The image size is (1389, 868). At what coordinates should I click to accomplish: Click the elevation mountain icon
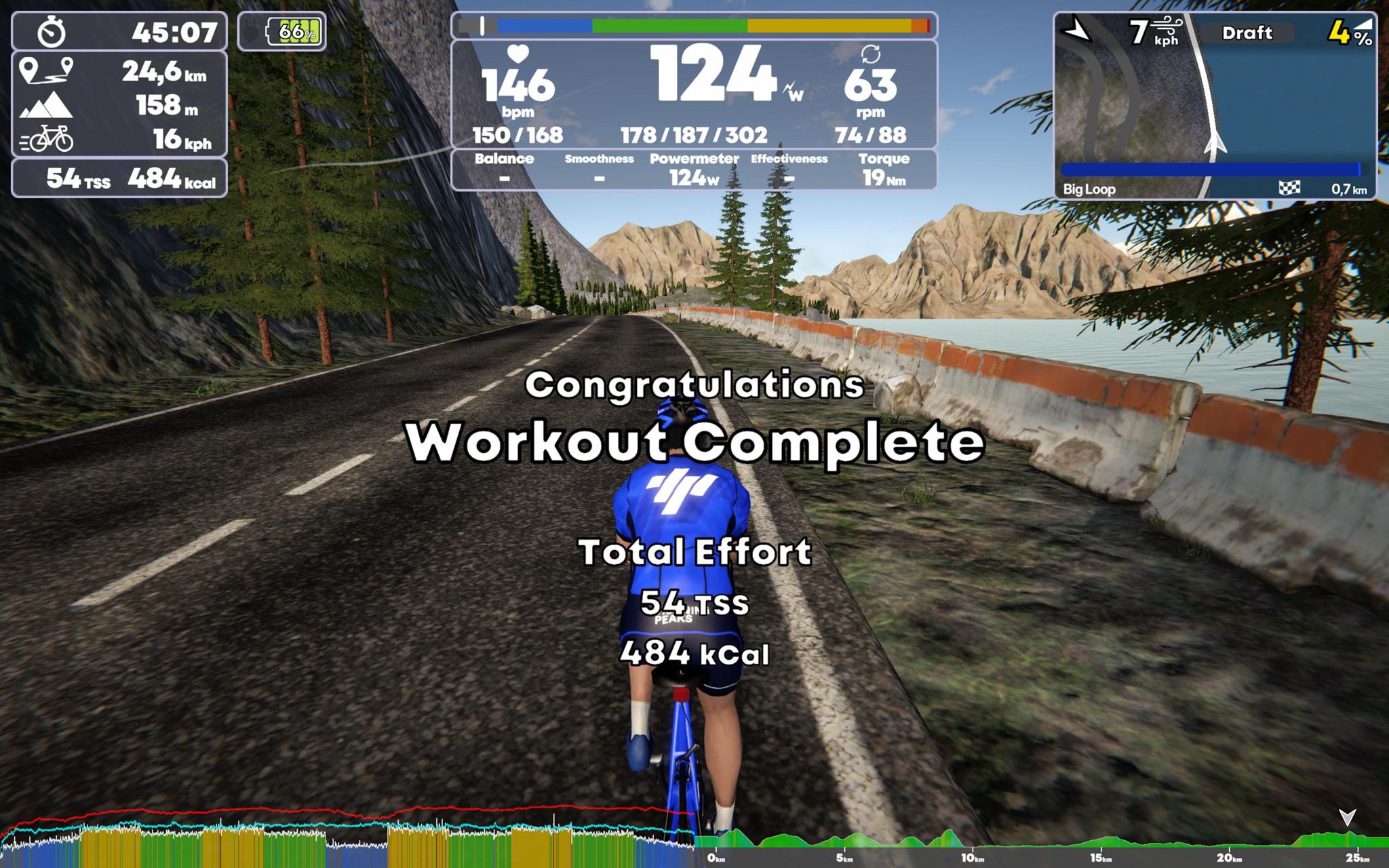pyautogui.click(x=45, y=106)
